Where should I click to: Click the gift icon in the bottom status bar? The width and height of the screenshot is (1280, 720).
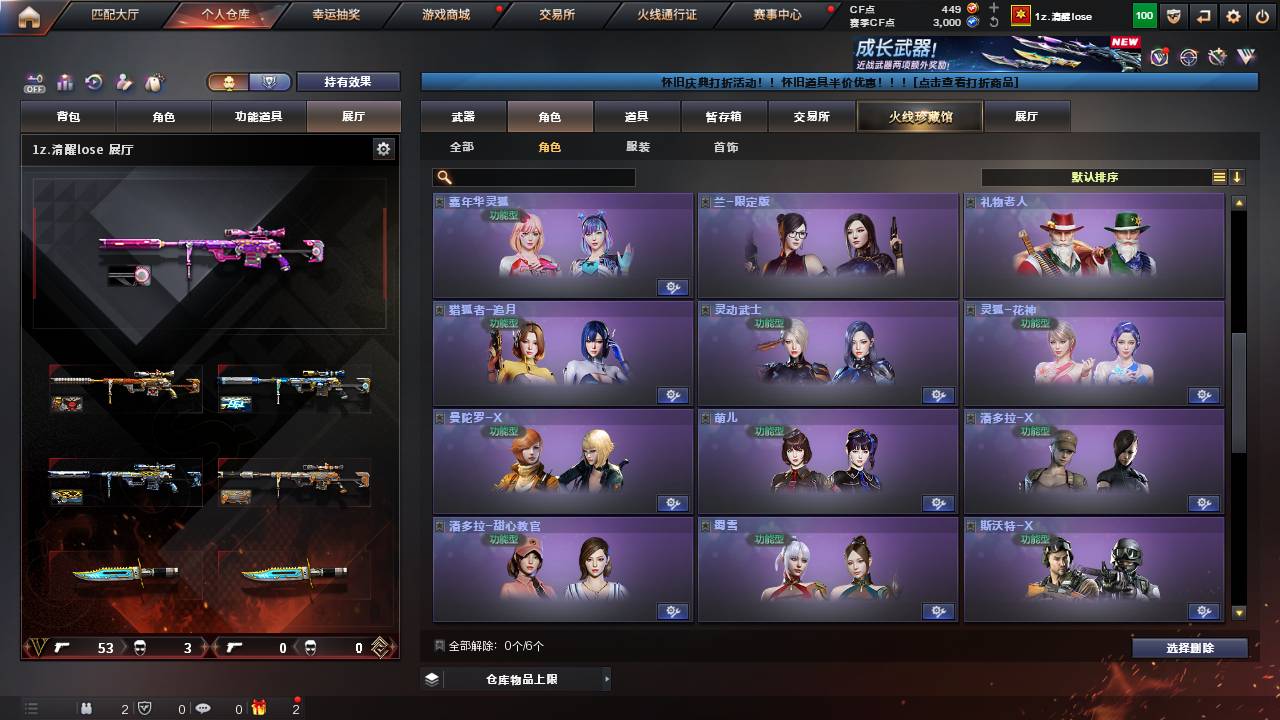coord(258,710)
